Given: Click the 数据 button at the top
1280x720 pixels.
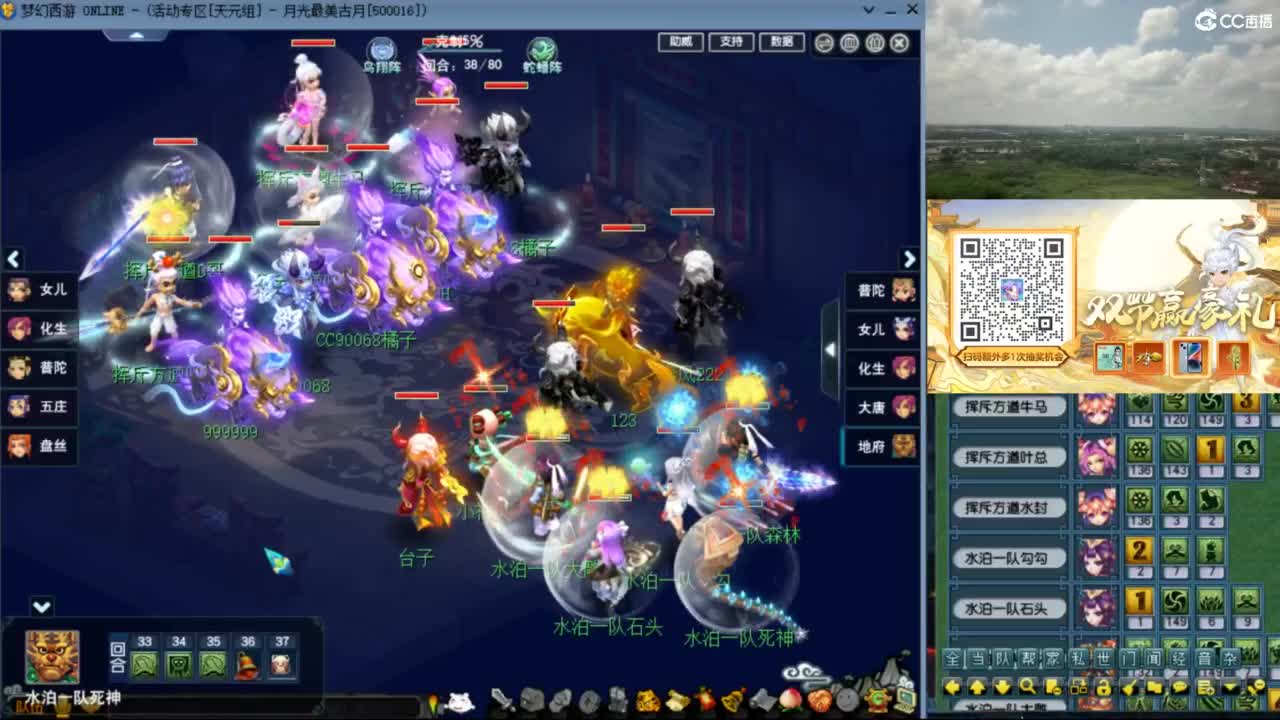Looking at the screenshot, I should [x=781, y=43].
